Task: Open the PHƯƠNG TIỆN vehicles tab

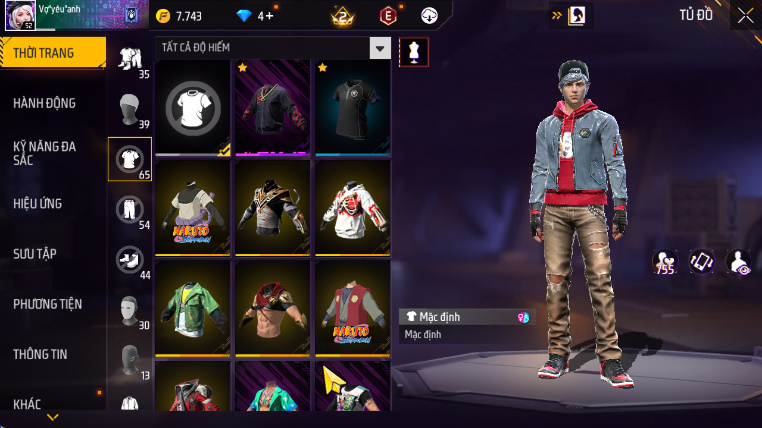Action: point(48,303)
